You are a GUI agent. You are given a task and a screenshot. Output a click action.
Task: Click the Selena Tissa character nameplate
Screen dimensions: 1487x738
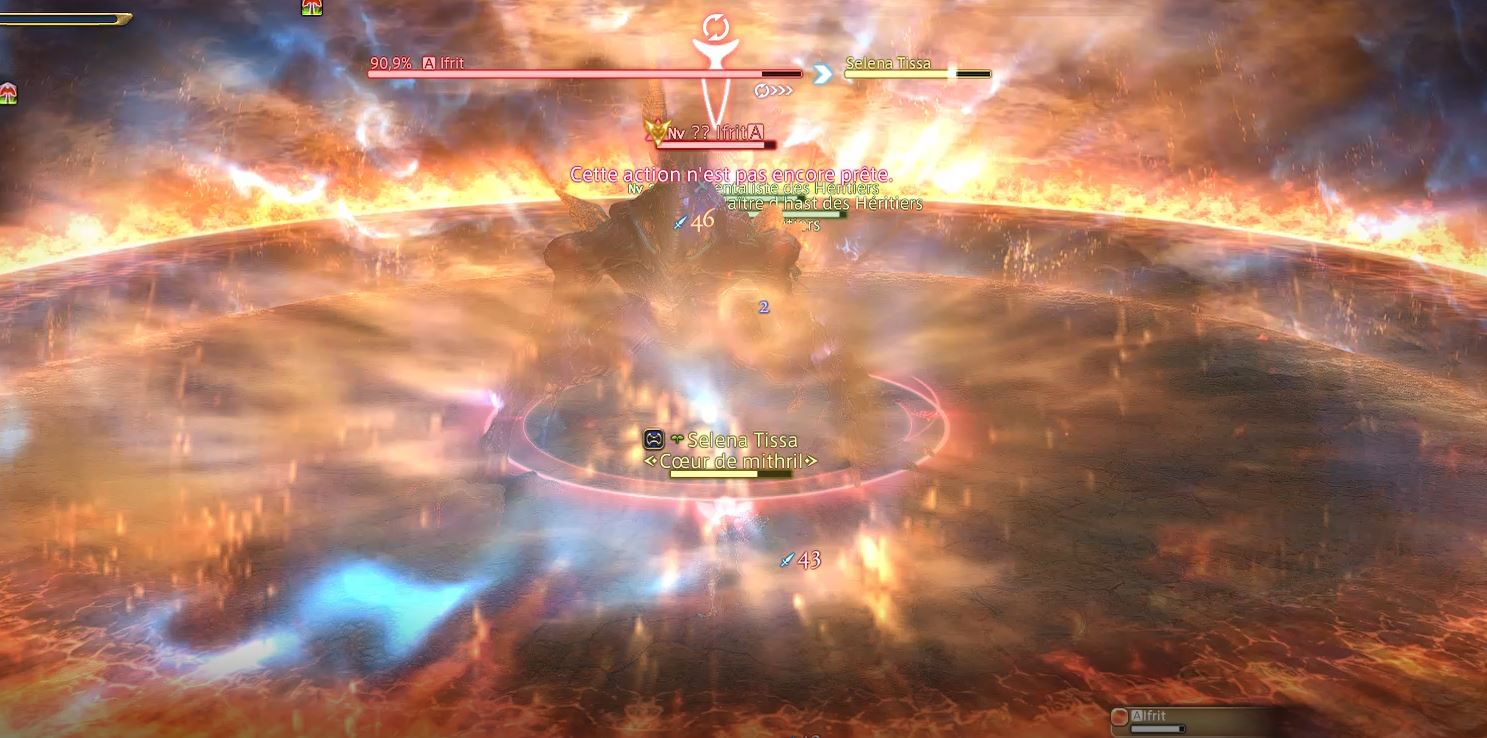(x=741, y=440)
